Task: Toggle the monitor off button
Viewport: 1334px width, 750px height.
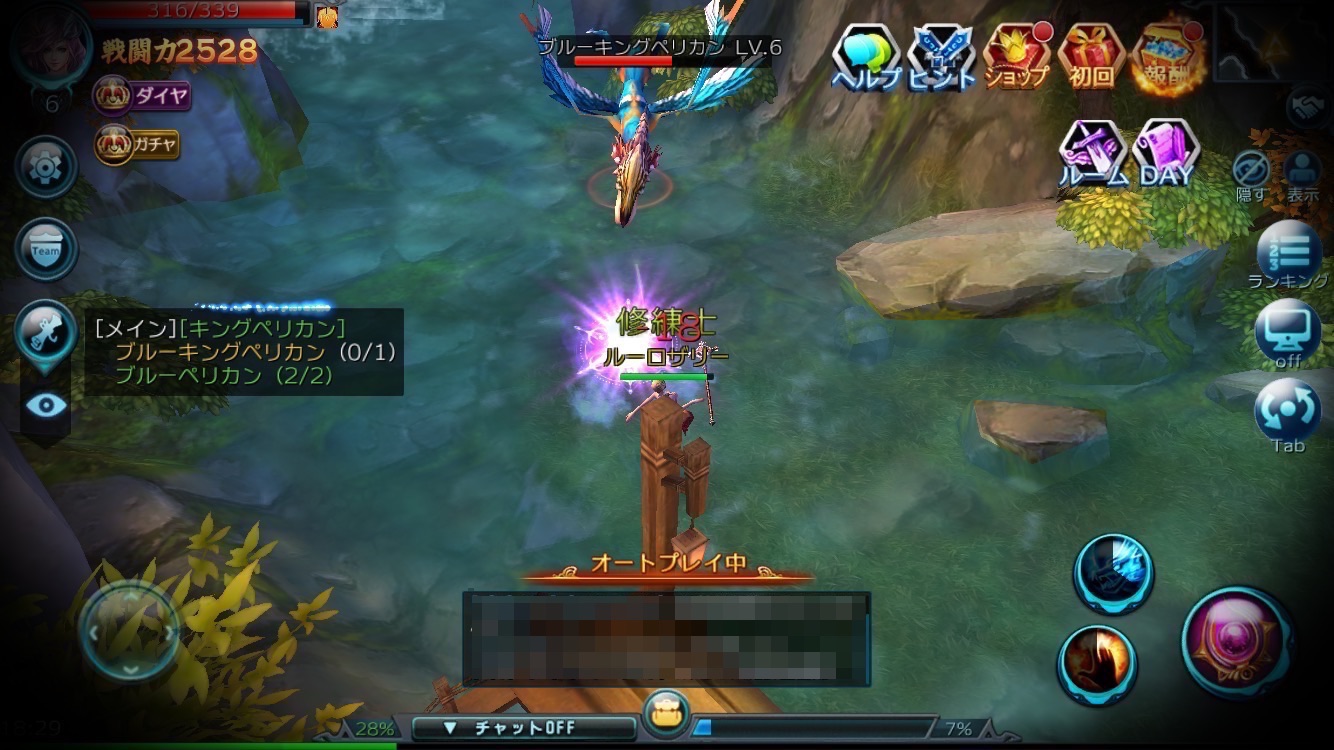Action: coord(1288,333)
